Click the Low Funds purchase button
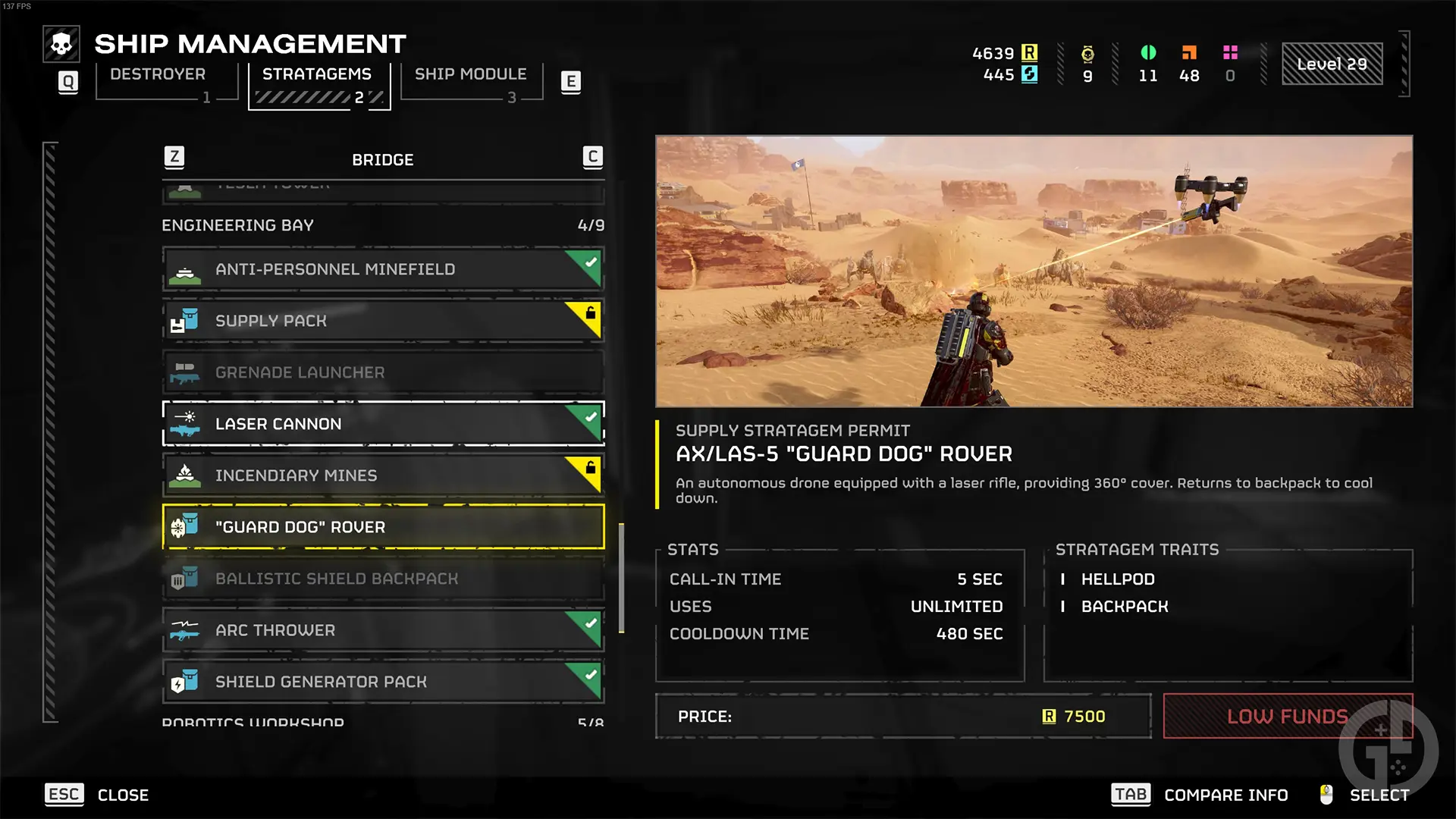Viewport: 1456px width, 819px height. click(x=1287, y=716)
